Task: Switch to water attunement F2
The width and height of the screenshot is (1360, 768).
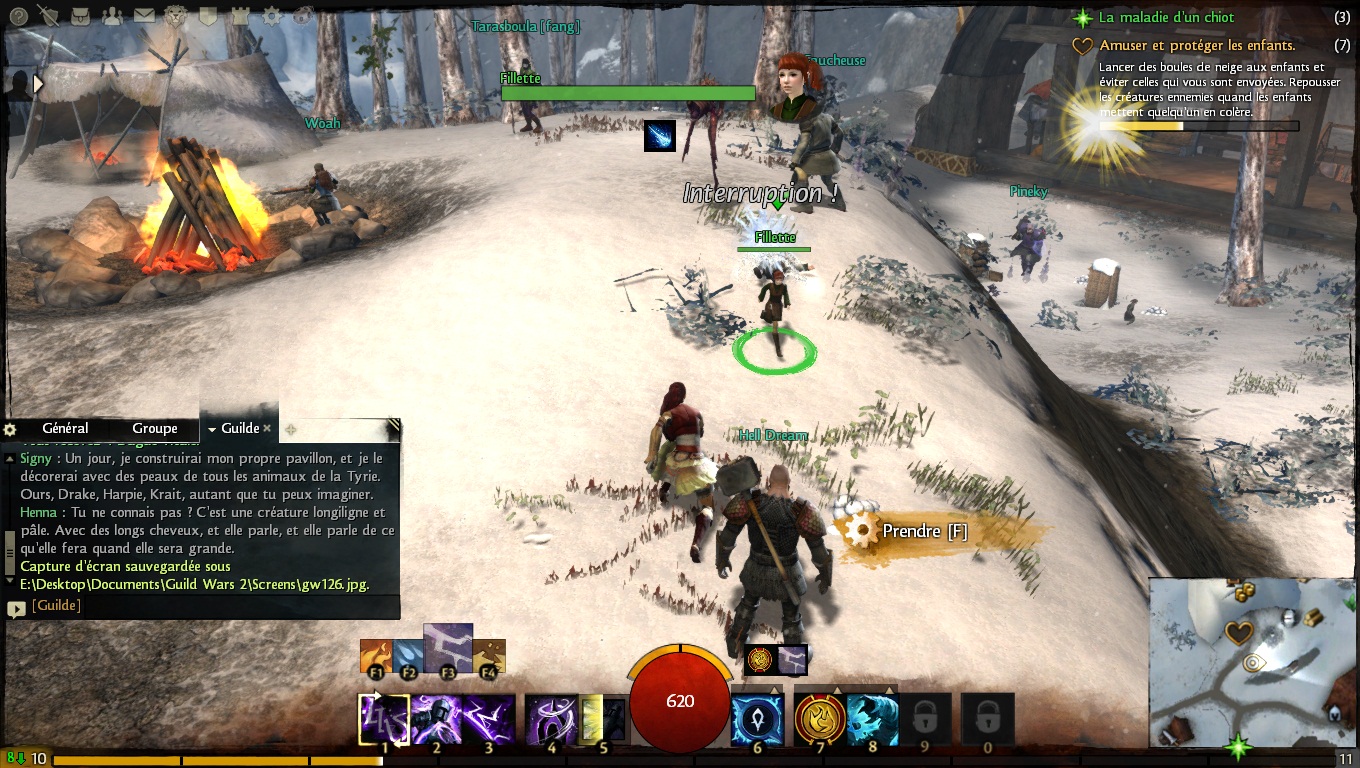Action: pyautogui.click(x=408, y=656)
